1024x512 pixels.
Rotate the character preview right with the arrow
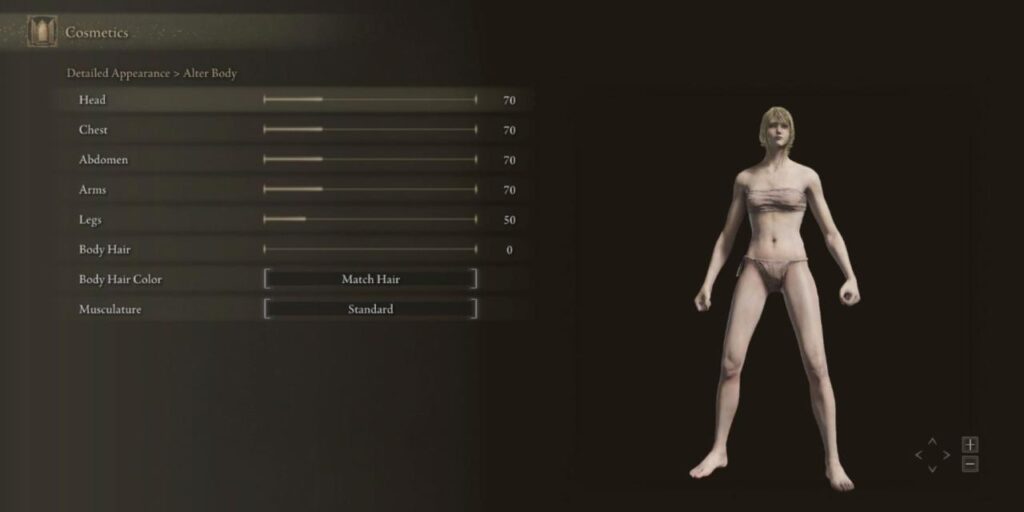click(x=947, y=455)
